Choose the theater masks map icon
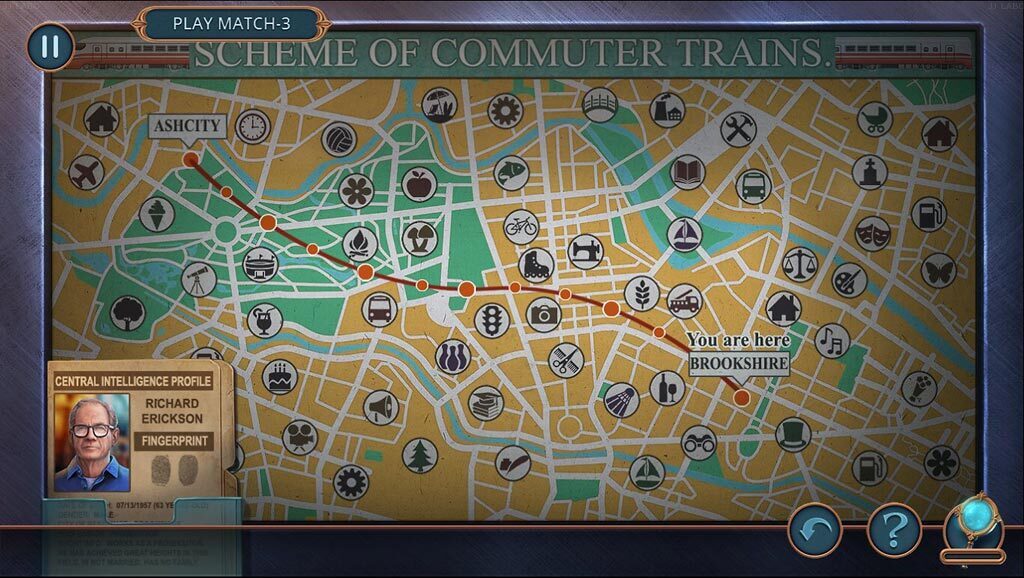The height and width of the screenshot is (578, 1024). [x=872, y=233]
